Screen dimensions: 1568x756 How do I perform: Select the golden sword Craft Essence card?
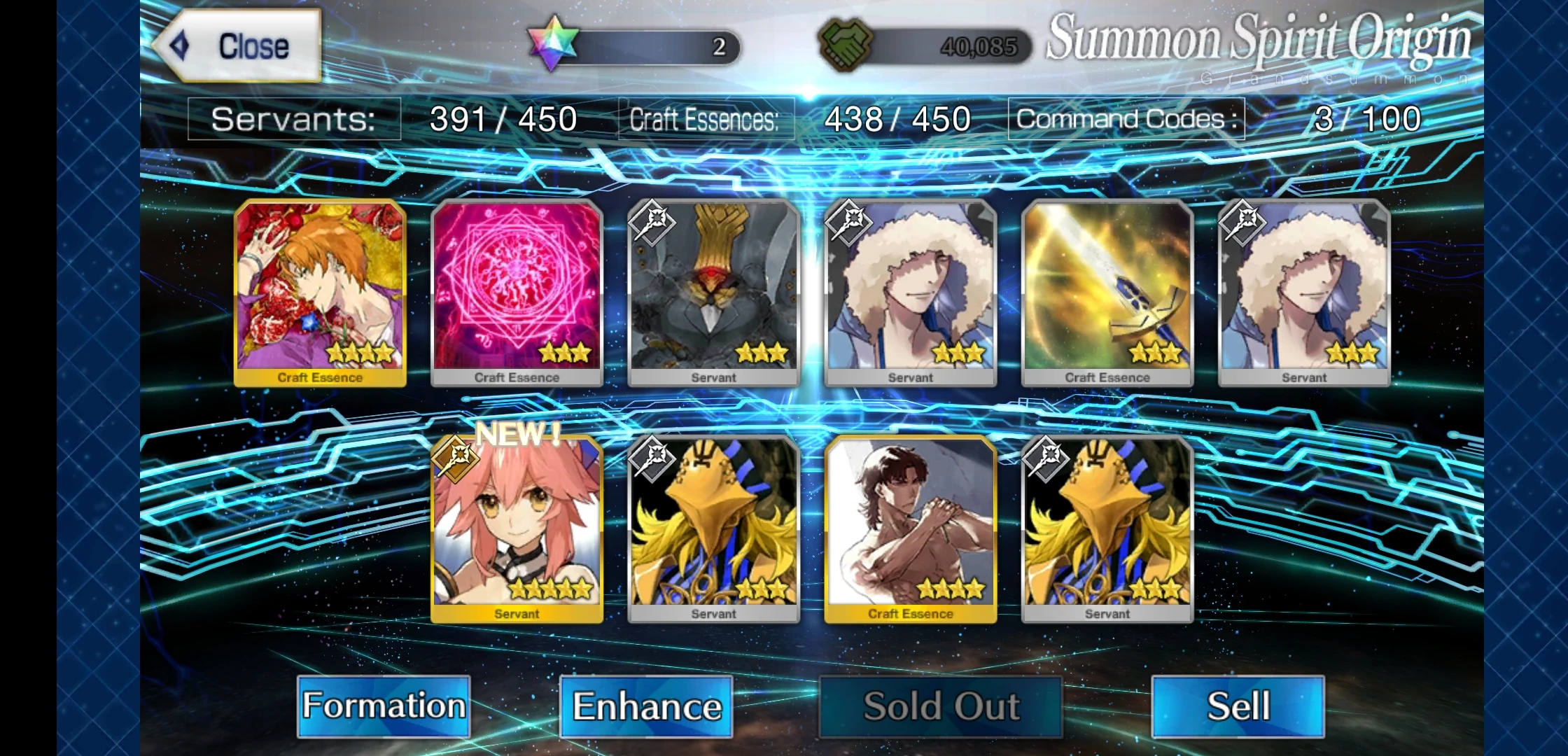tap(1107, 290)
